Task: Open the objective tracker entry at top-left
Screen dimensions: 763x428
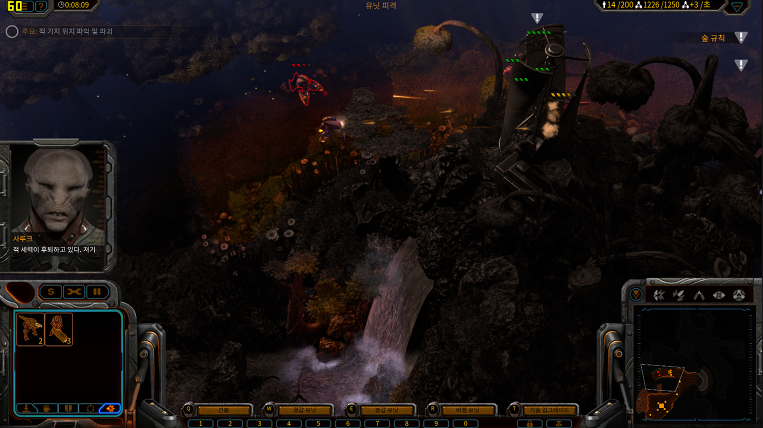Action: [x=60, y=31]
